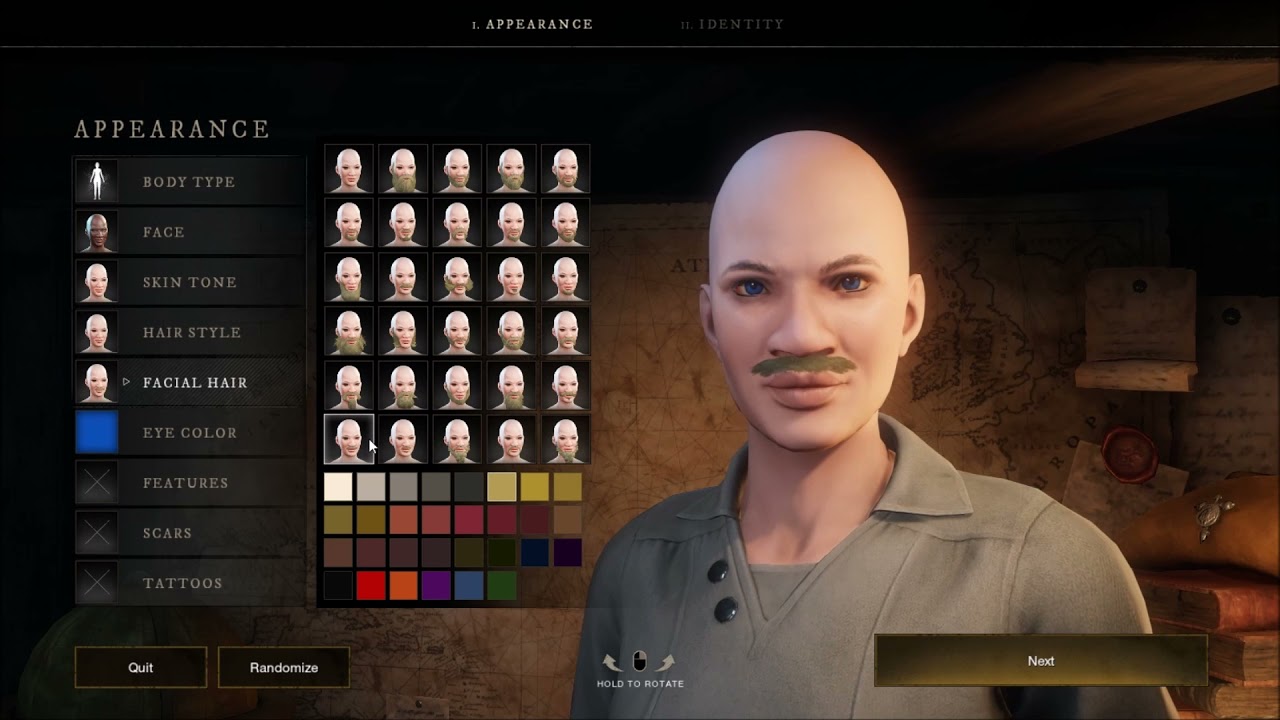Switch to the Identity step
The width and height of the screenshot is (1280, 720).
[733, 24]
